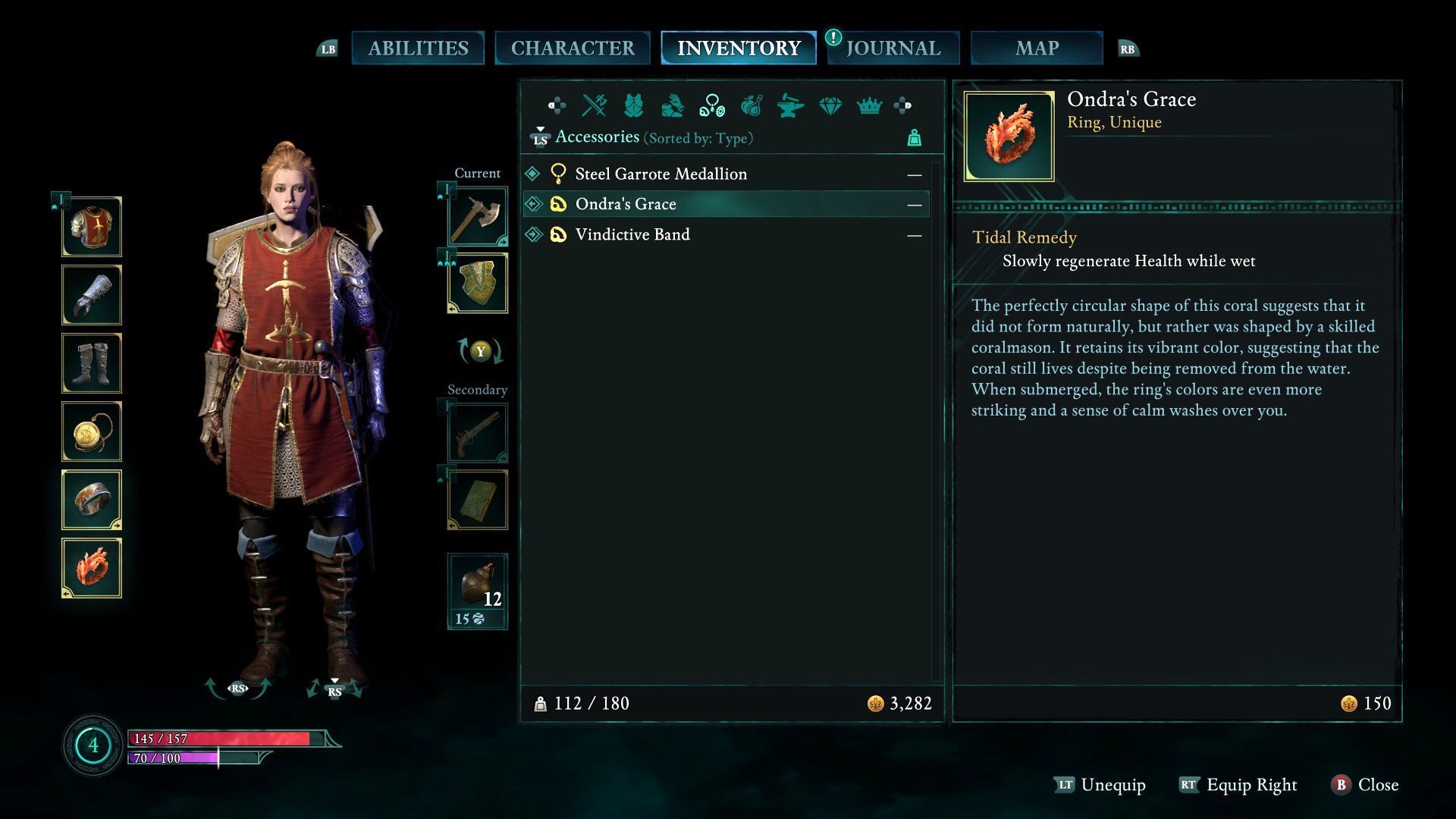The image size is (1456, 819).
Task: Select the equipped coral ring slot
Action: pyautogui.click(x=92, y=568)
